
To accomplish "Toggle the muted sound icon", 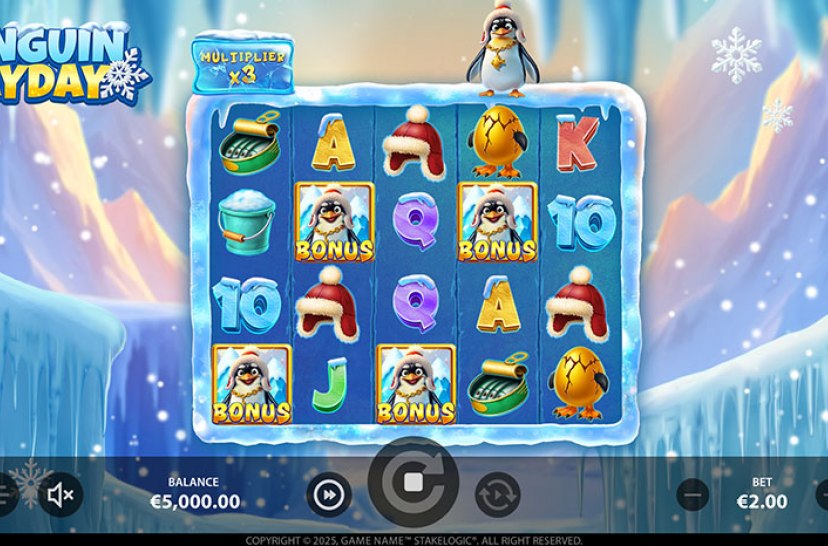I will 61,494.
